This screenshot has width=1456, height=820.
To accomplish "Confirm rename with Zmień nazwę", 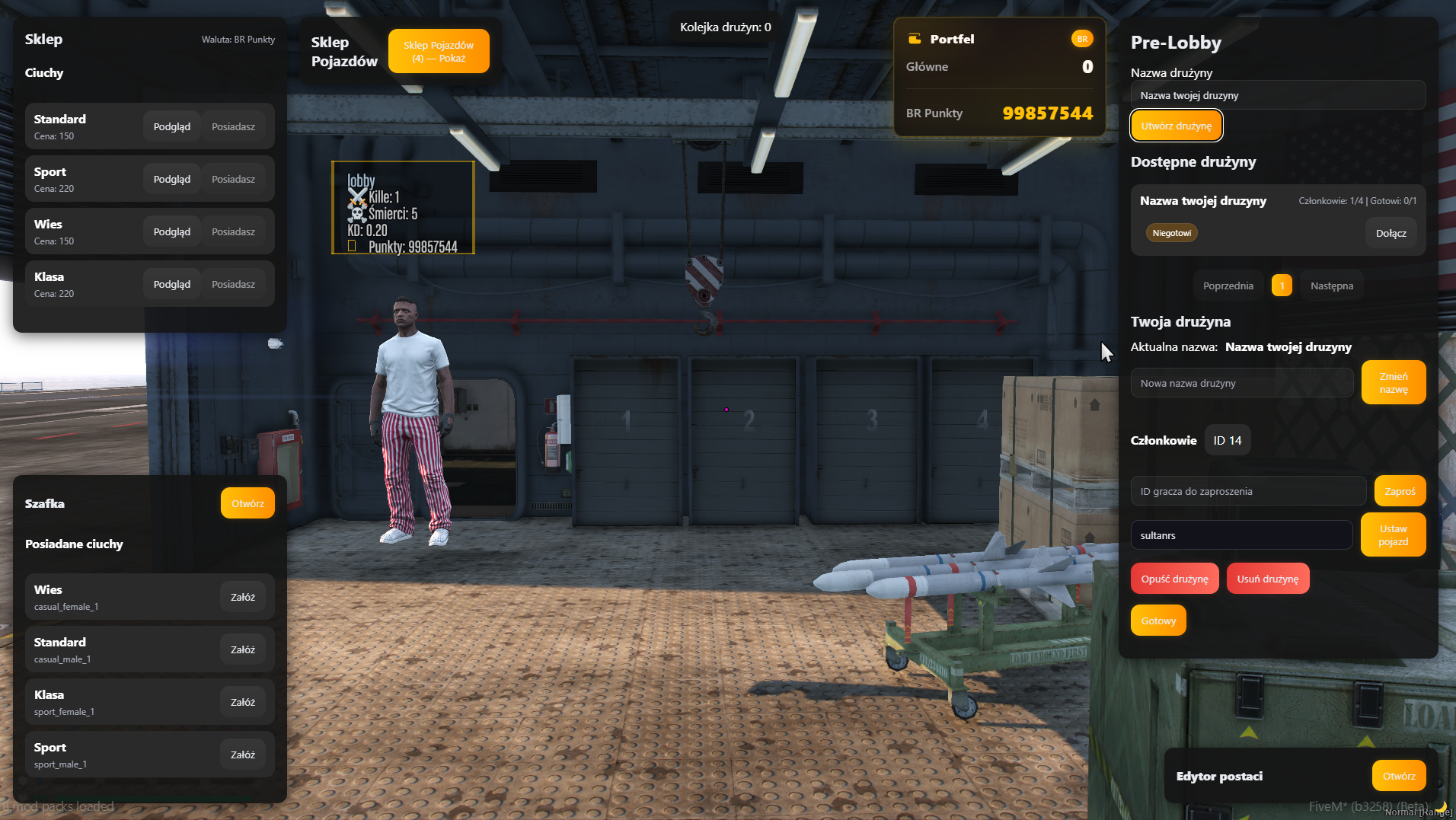I will click(x=1393, y=382).
